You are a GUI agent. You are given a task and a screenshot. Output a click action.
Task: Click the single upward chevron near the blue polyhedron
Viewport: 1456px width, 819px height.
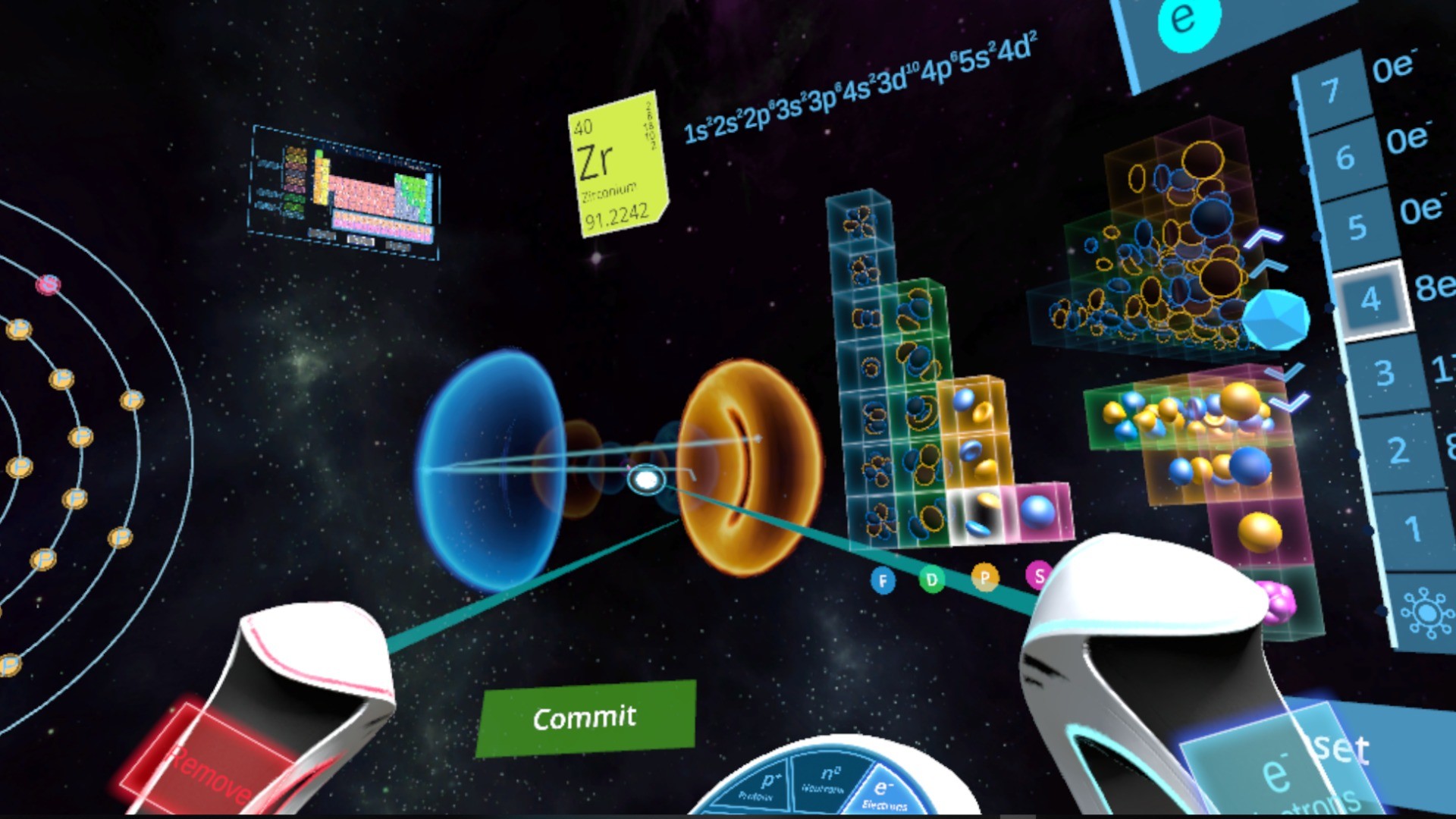(1268, 267)
